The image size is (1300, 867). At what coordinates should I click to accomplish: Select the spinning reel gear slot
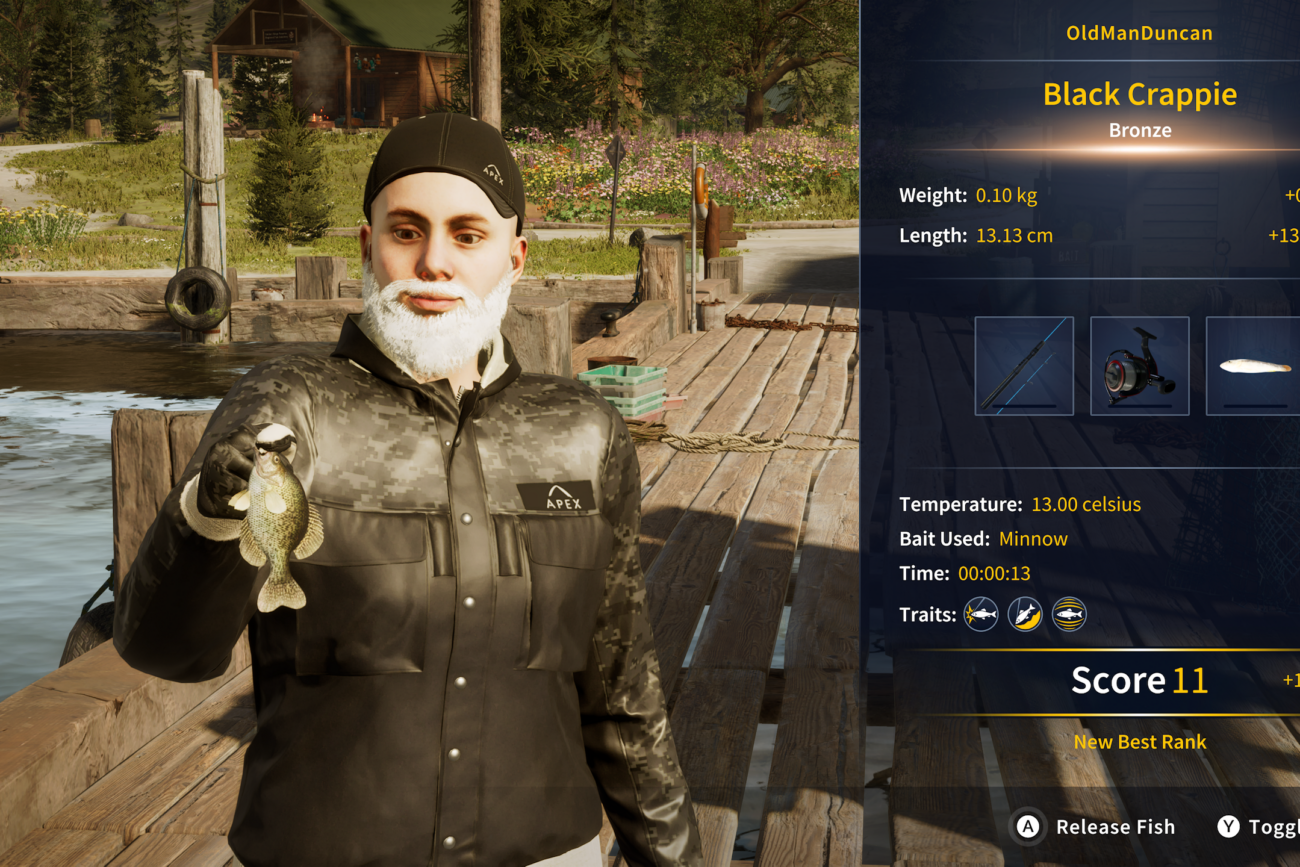(x=1139, y=366)
